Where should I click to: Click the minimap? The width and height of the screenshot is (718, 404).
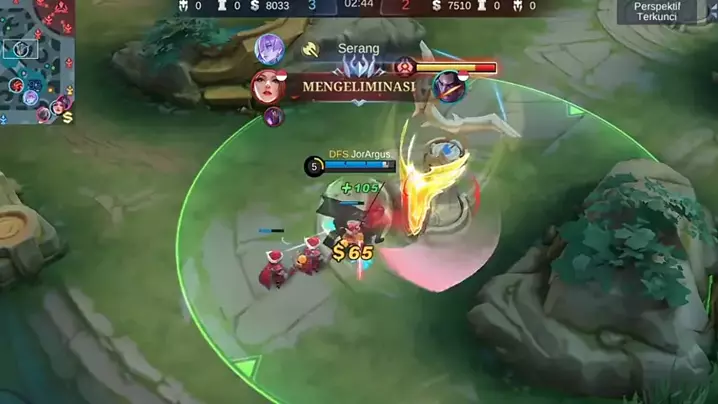click(x=38, y=60)
